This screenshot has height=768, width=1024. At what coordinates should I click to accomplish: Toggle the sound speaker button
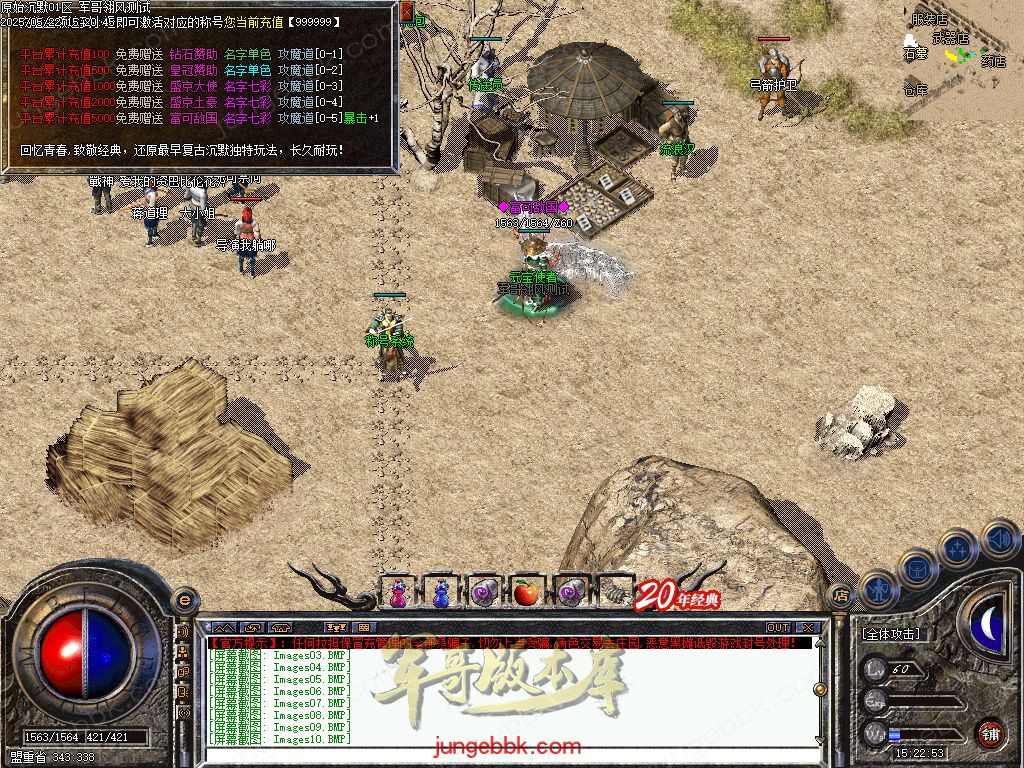(x=998, y=539)
